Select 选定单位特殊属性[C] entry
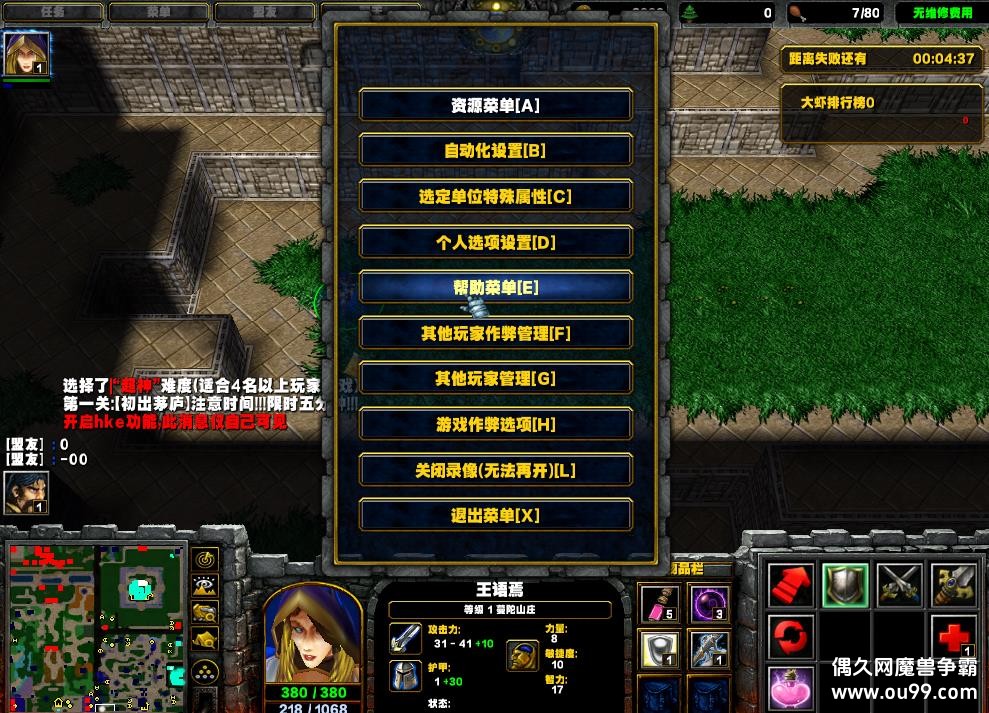Image resolution: width=989 pixels, height=713 pixels. pyautogui.click(x=495, y=197)
